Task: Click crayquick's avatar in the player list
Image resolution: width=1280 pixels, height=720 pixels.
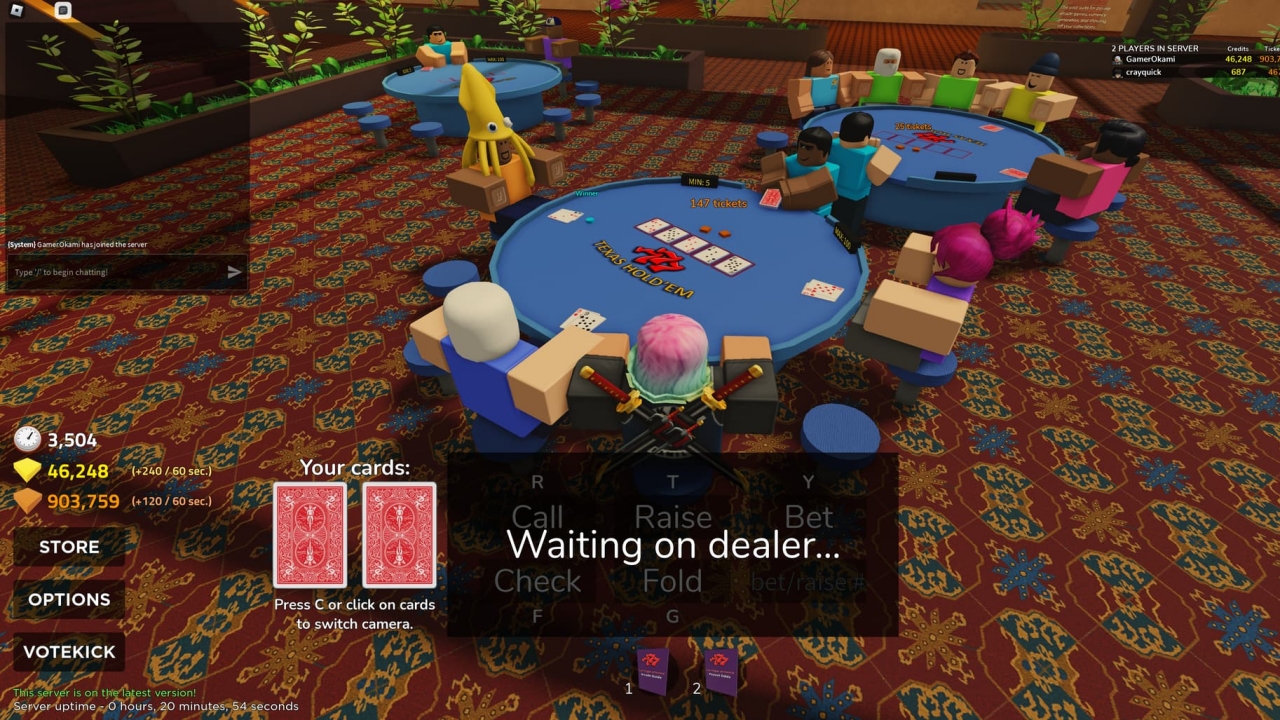Action: (1118, 72)
